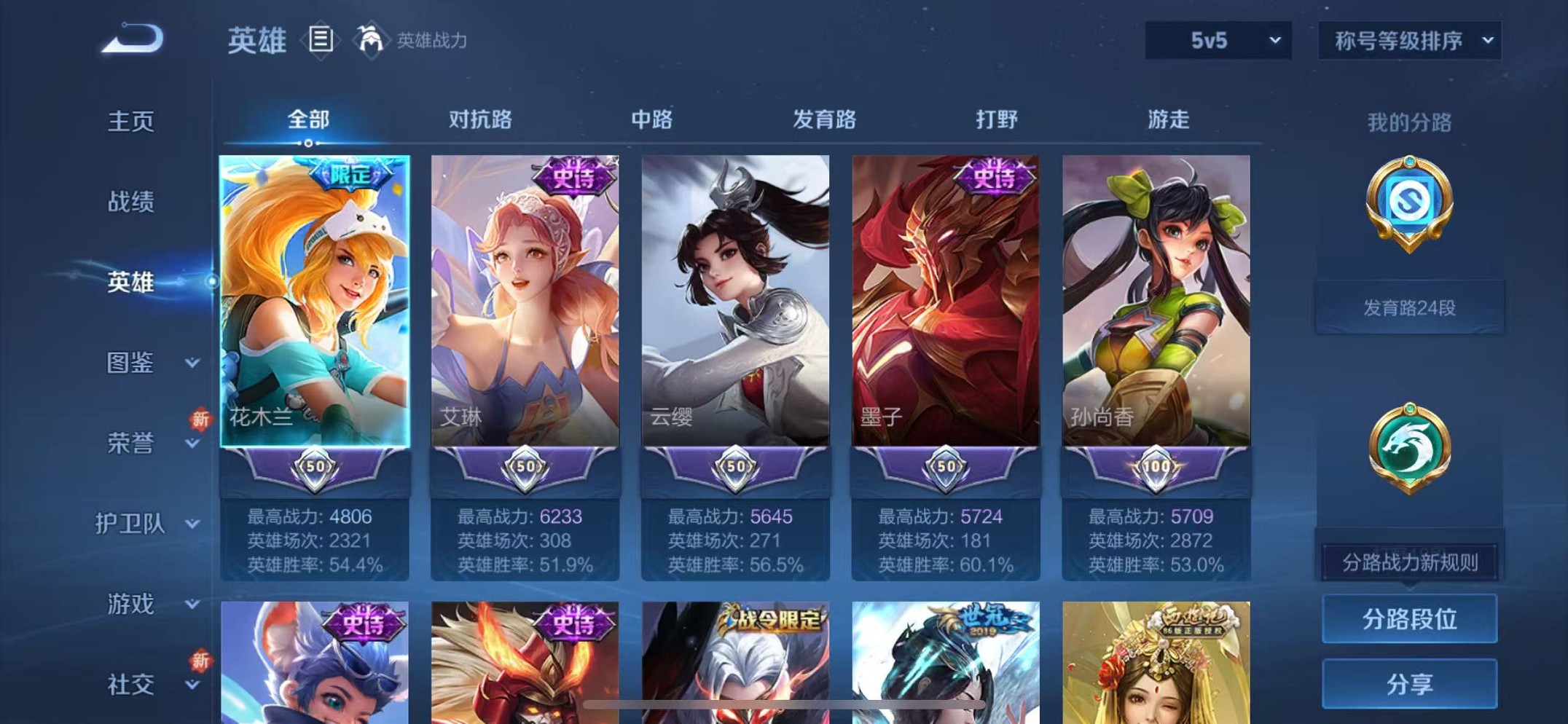This screenshot has width=1568, height=724.
Task: Open the 英雄战力 helmet icon
Action: [372, 40]
